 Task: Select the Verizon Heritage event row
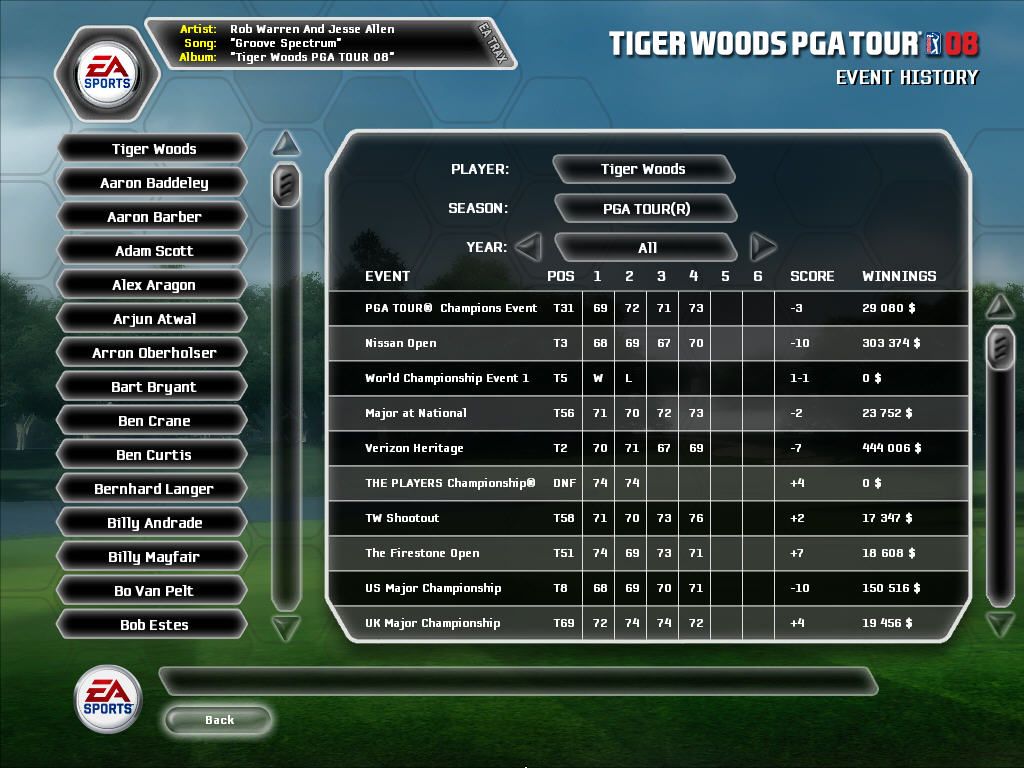pyautogui.click(x=648, y=448)
